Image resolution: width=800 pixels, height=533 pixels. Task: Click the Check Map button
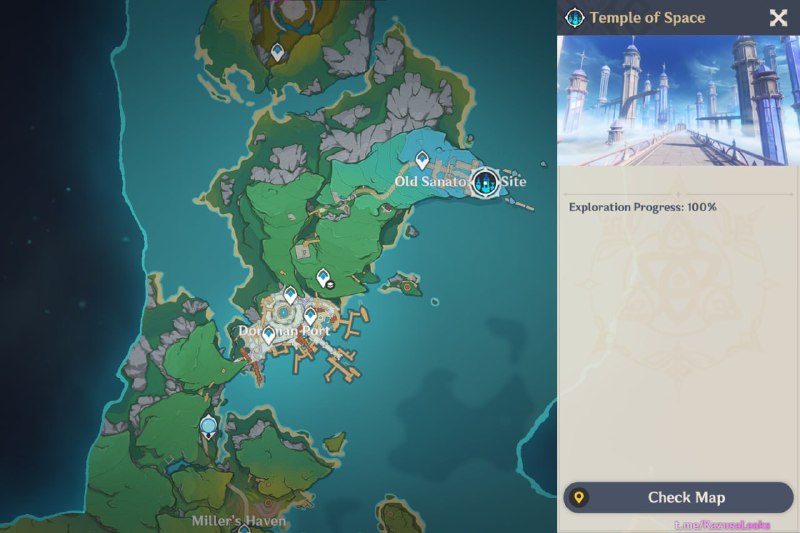coord(678,497)
